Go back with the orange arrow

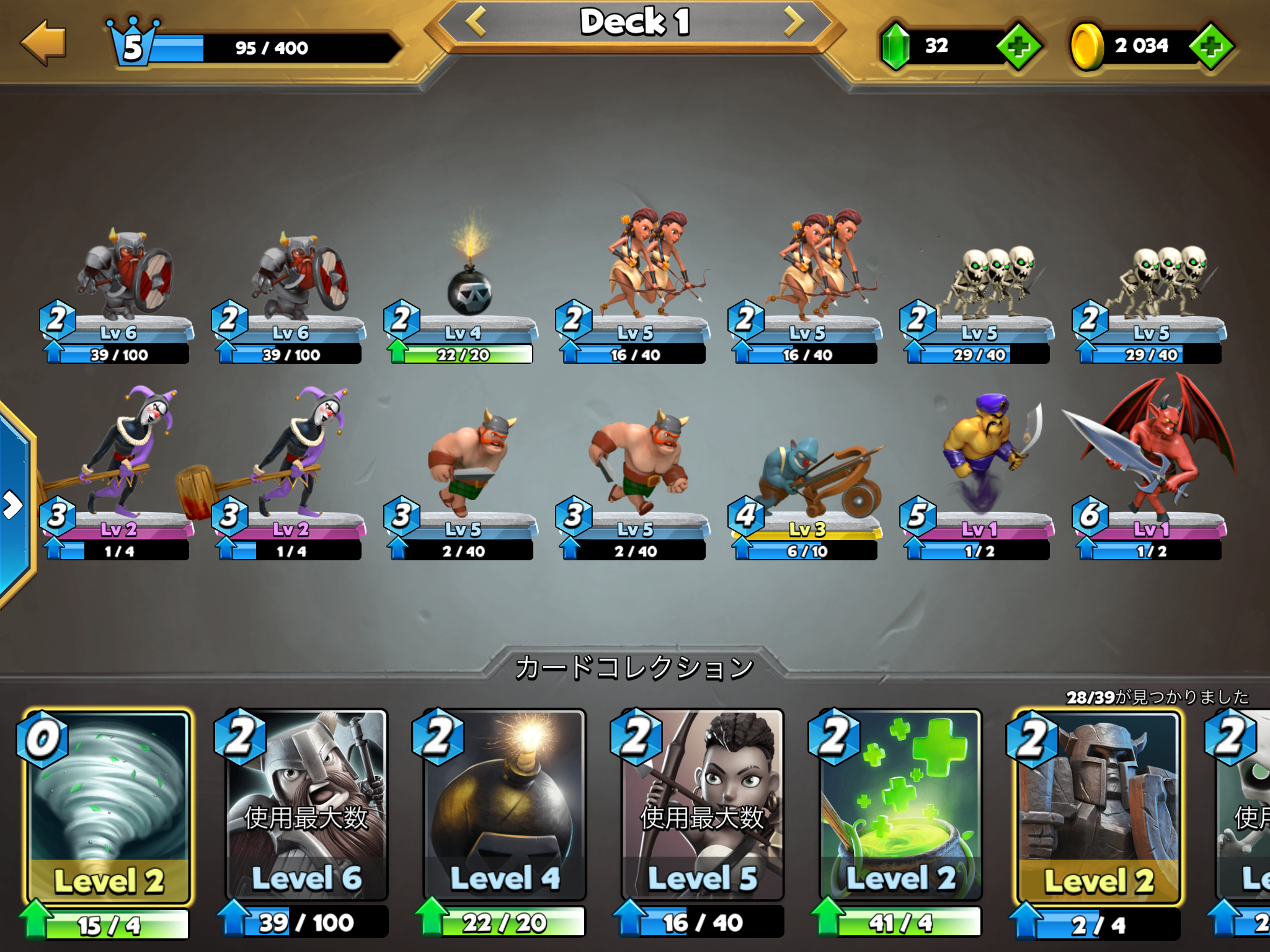tap(43, 43)
